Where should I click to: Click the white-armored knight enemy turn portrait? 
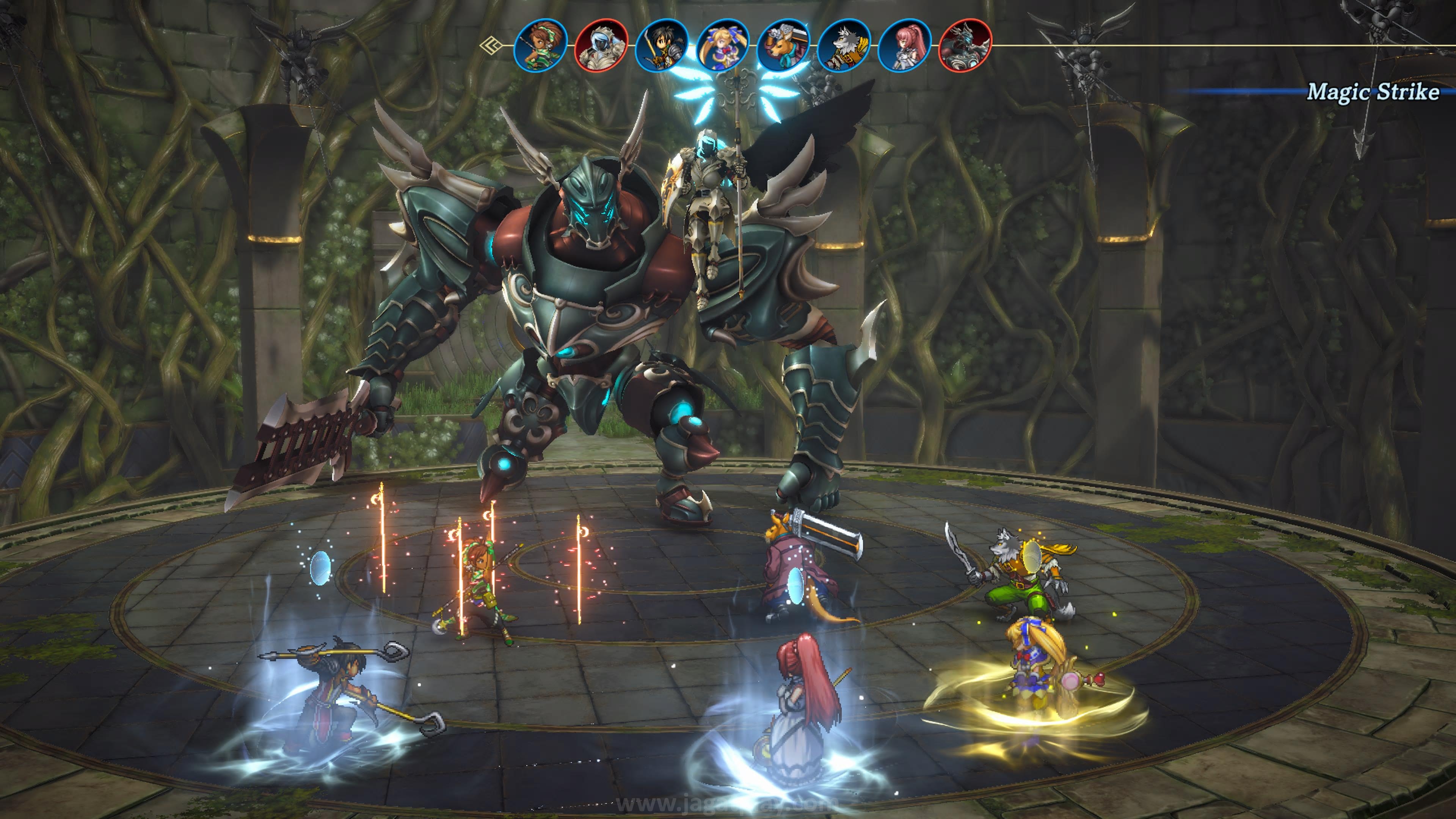(x=601, y=46)
